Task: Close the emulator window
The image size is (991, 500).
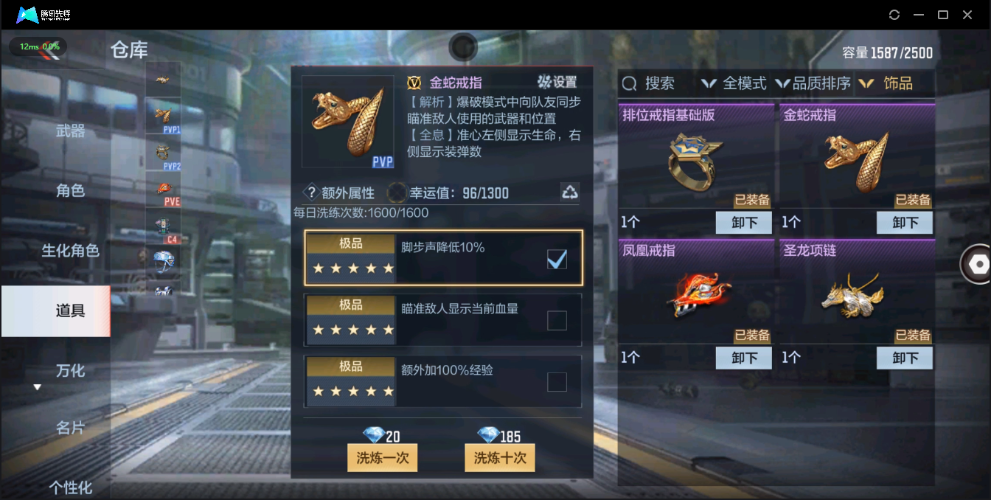Action: (x=967, y=15)
